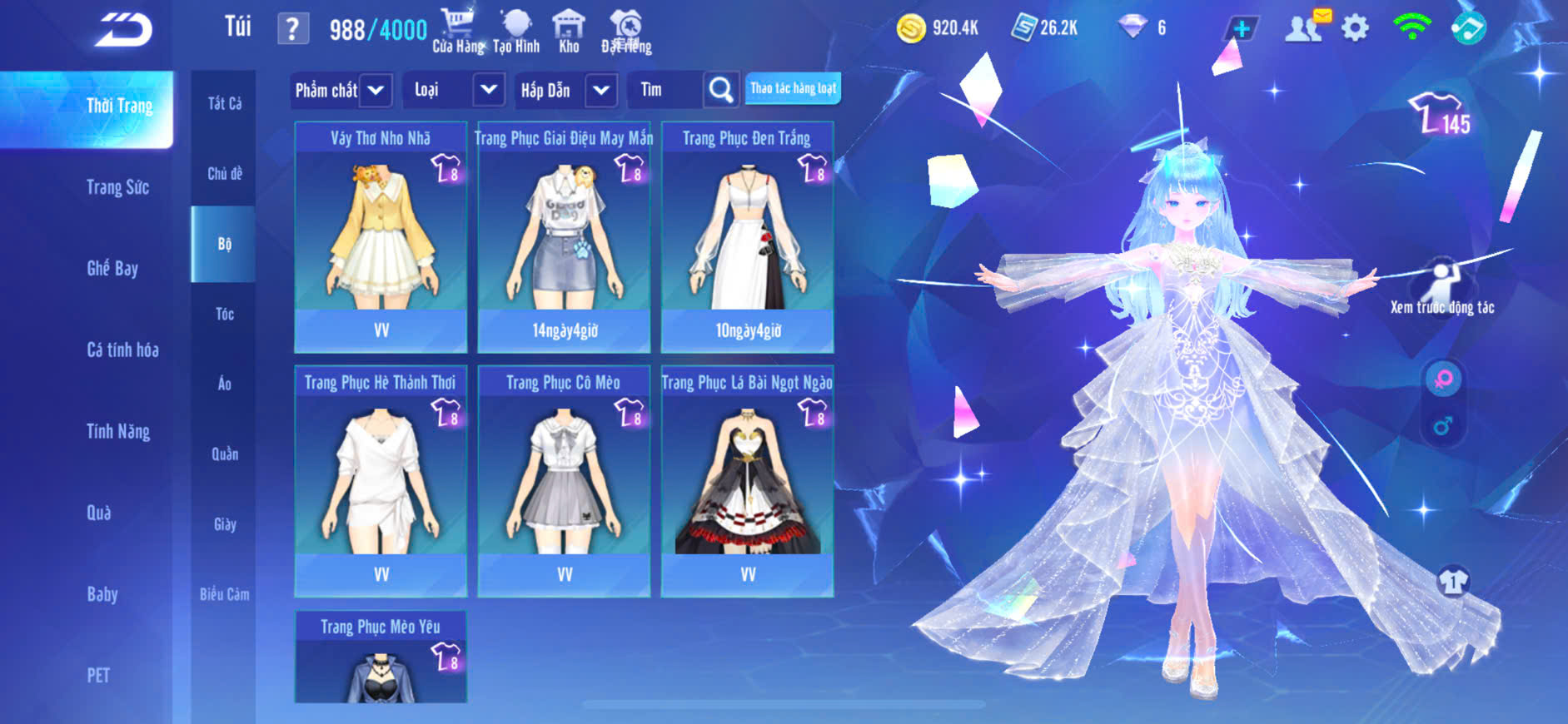Screen dimensions: 1568x724
Task: Open the gear settings icon
Action: [1355, 28]
